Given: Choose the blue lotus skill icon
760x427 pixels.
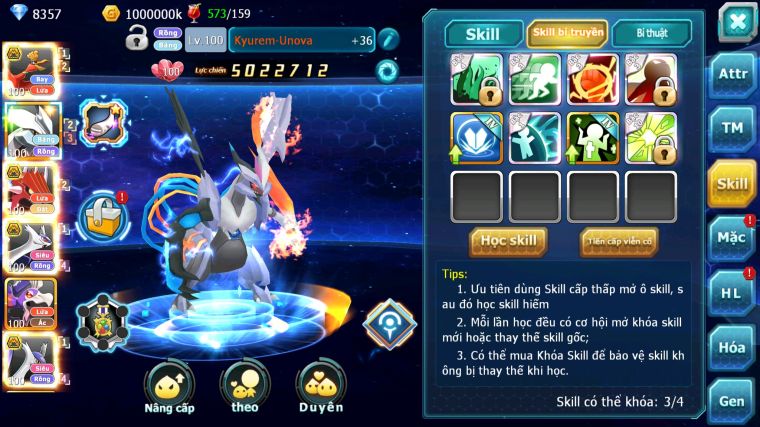Looking at the screenshot, I should [x=477, y=137].
